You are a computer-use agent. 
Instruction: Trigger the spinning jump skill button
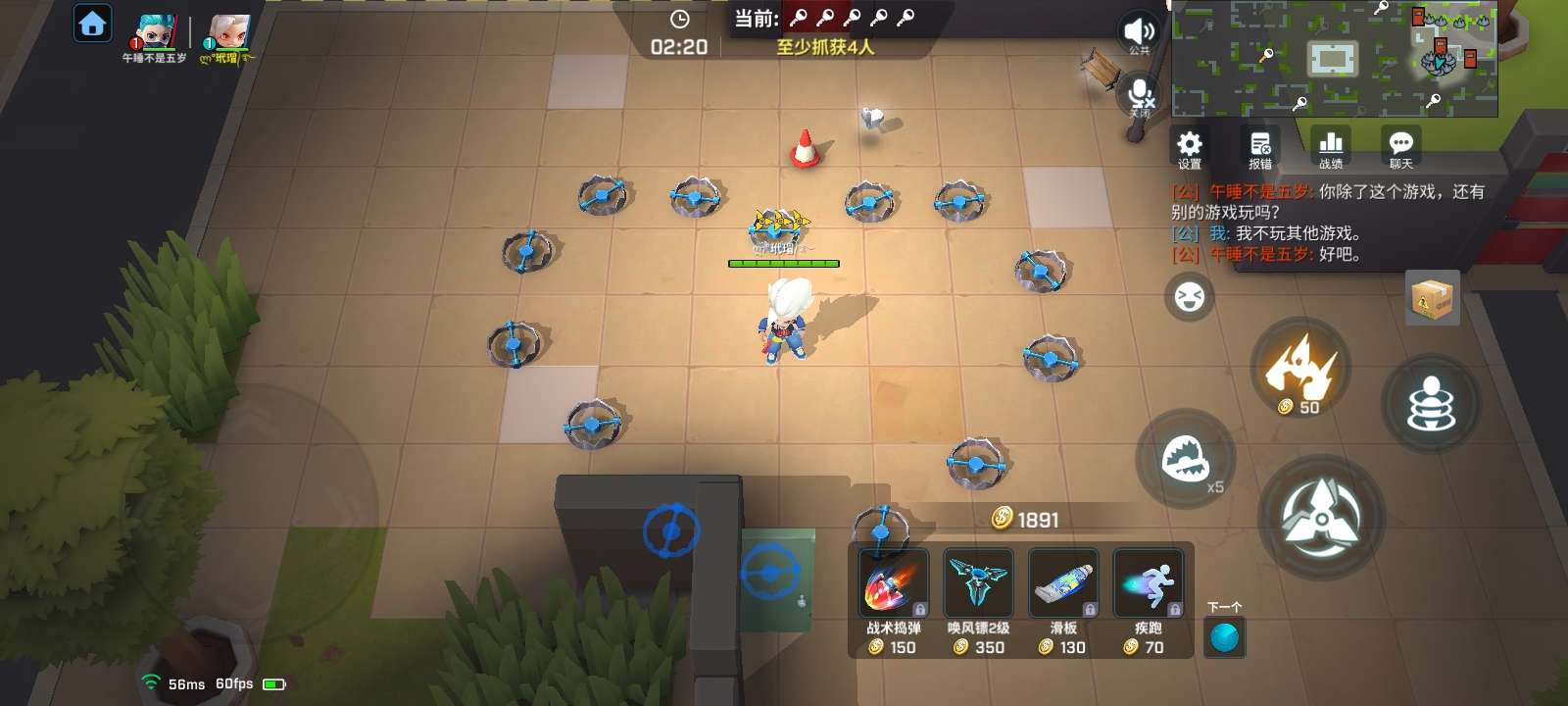tap(1431, 404)
